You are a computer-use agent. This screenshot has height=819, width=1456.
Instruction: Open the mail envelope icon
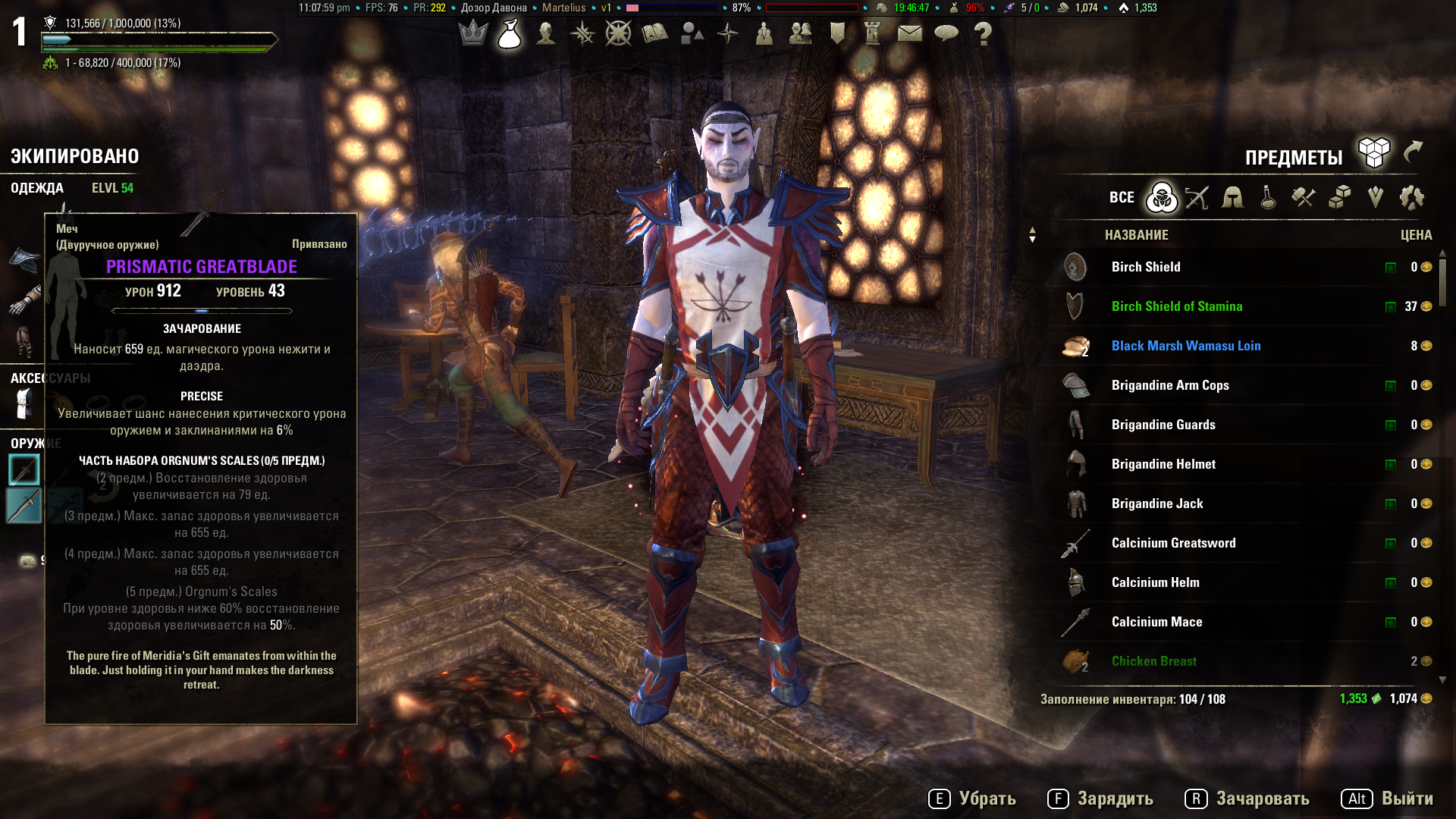tap(910, 33)
